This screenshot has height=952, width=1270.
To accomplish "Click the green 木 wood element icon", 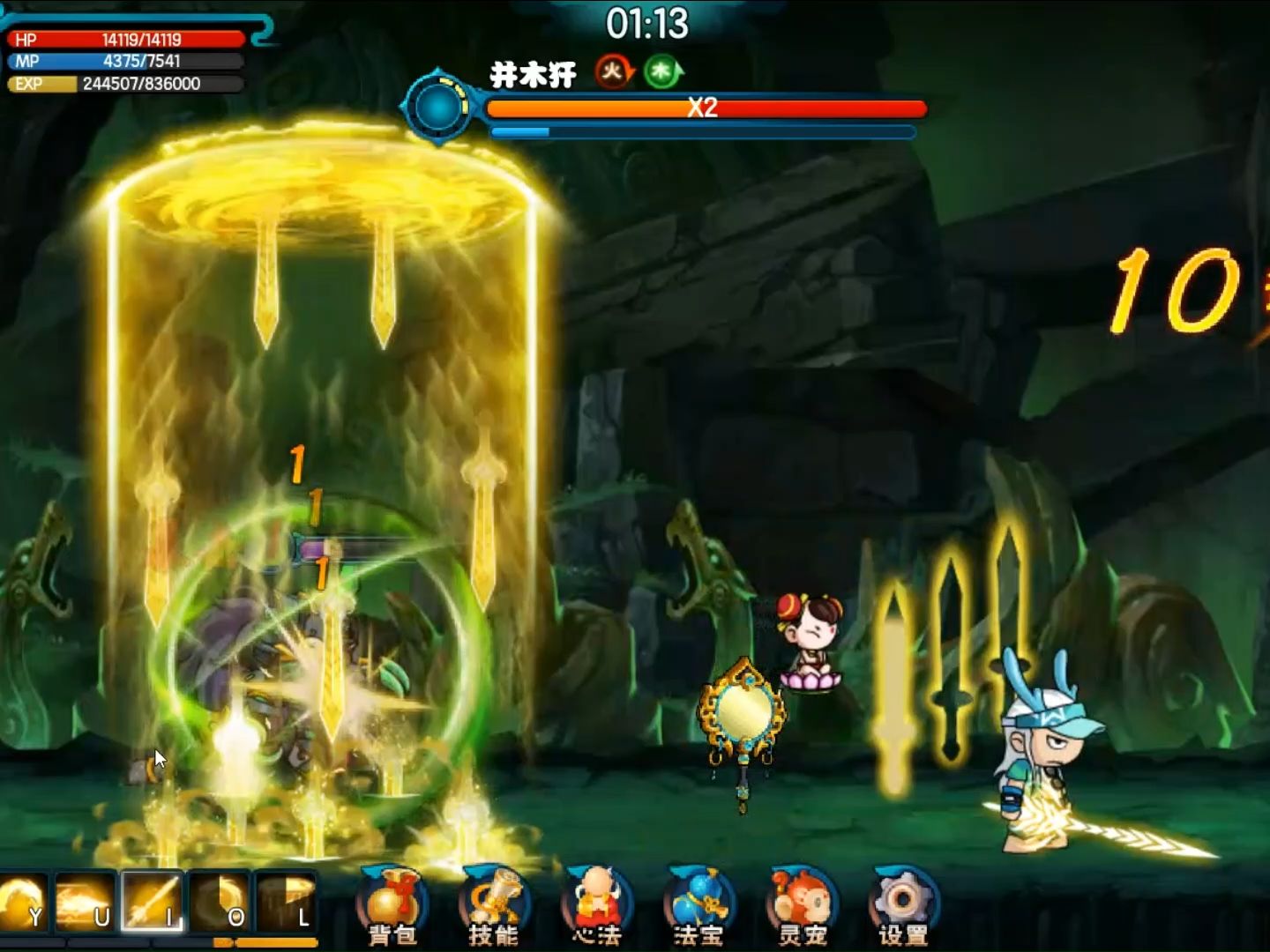I will [662, 71].
